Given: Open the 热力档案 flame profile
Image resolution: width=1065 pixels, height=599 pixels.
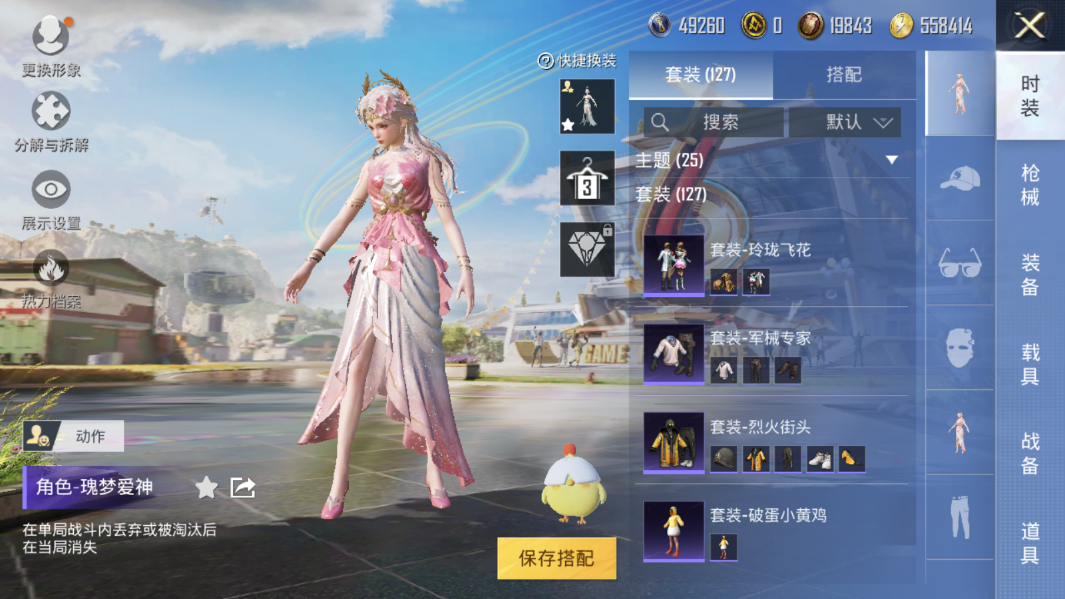Looking at the screenshot, I should [x=51, y=278].
